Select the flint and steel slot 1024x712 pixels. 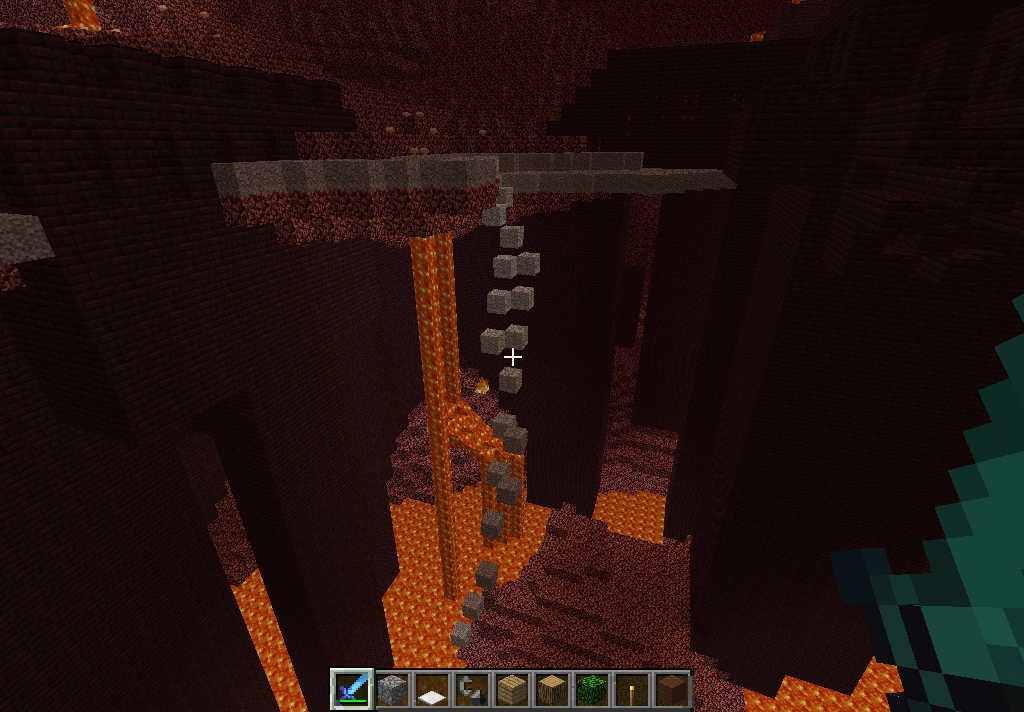coord(471,689)
